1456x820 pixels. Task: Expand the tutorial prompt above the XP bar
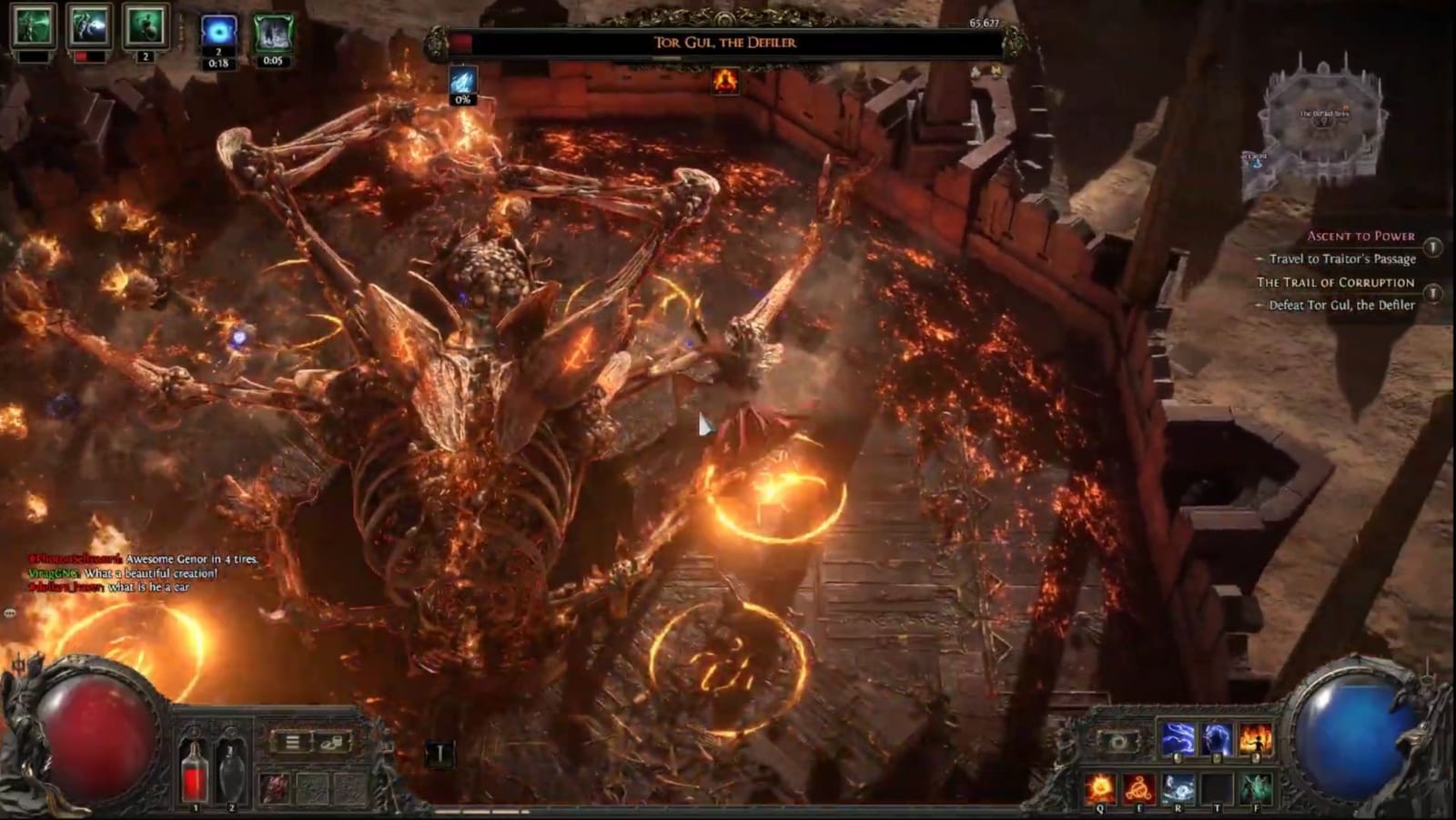[x=440, y=753]
